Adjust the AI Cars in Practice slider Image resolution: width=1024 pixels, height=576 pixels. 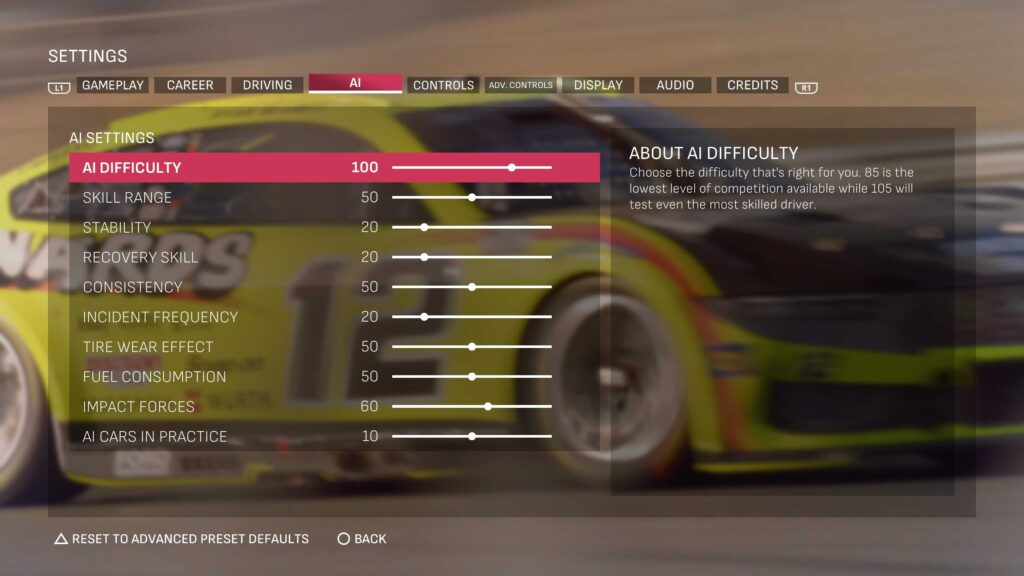472,437
